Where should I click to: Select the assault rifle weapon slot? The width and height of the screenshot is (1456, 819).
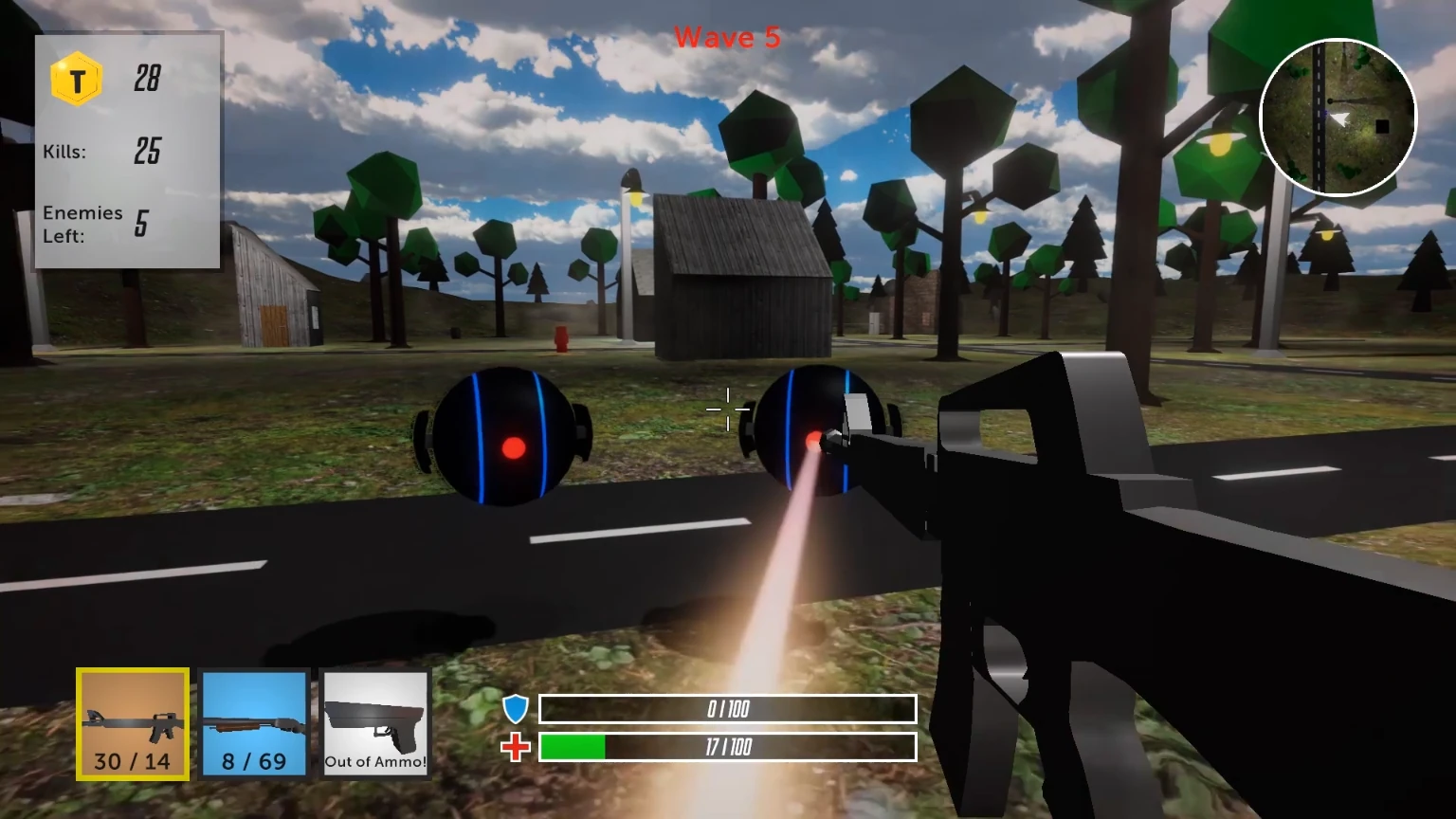click(x=132, y=722)
